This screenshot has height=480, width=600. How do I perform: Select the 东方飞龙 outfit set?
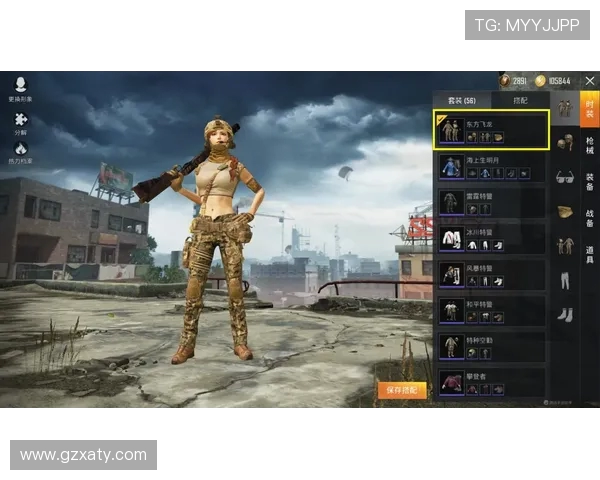point(493,130)
